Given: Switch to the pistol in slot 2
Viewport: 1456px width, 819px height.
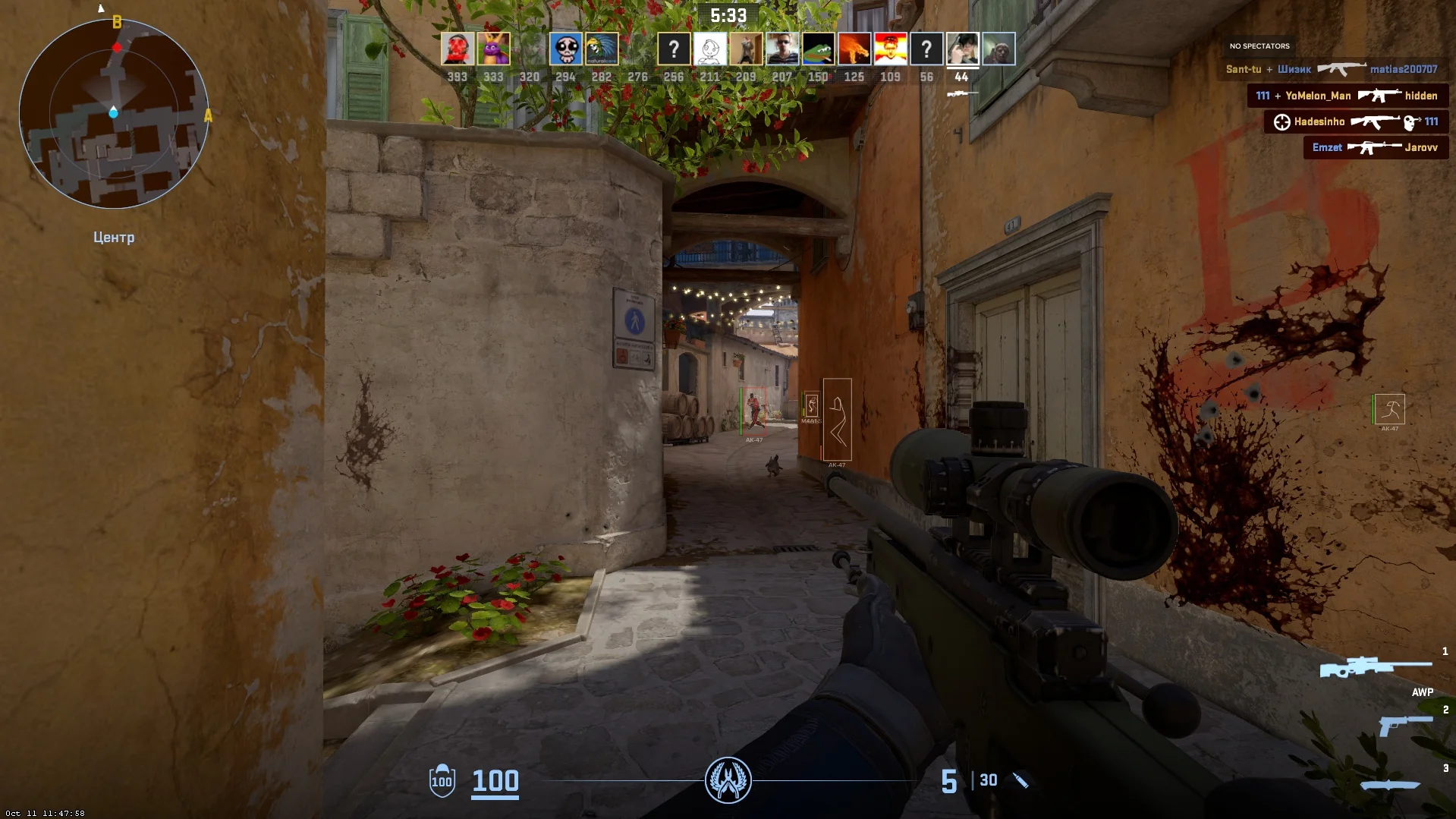Looking at the screenshot, I should point(1404,725).
